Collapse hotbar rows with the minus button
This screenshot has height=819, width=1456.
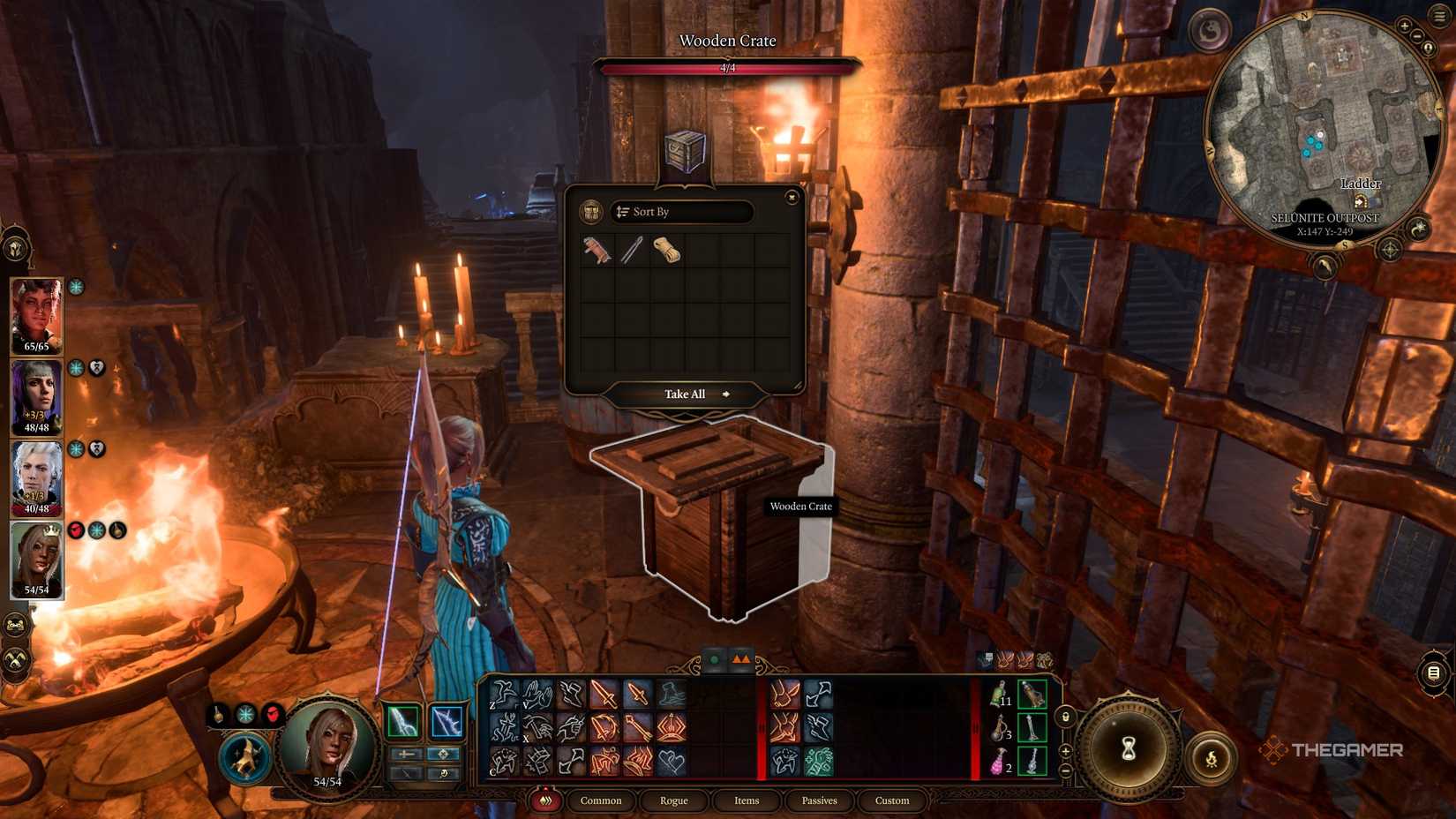1065,770
